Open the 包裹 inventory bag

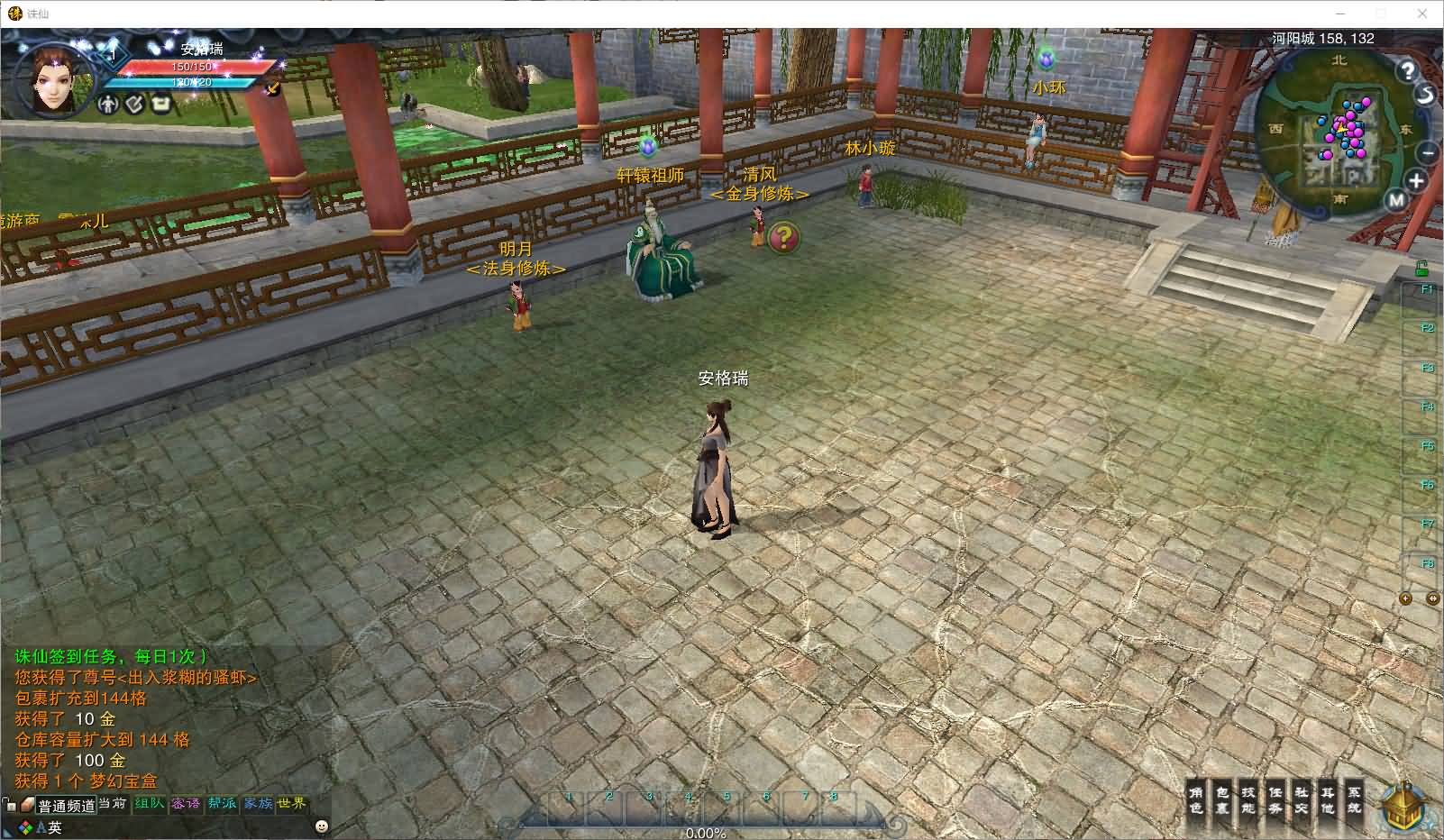click(x=1222, y=799)
